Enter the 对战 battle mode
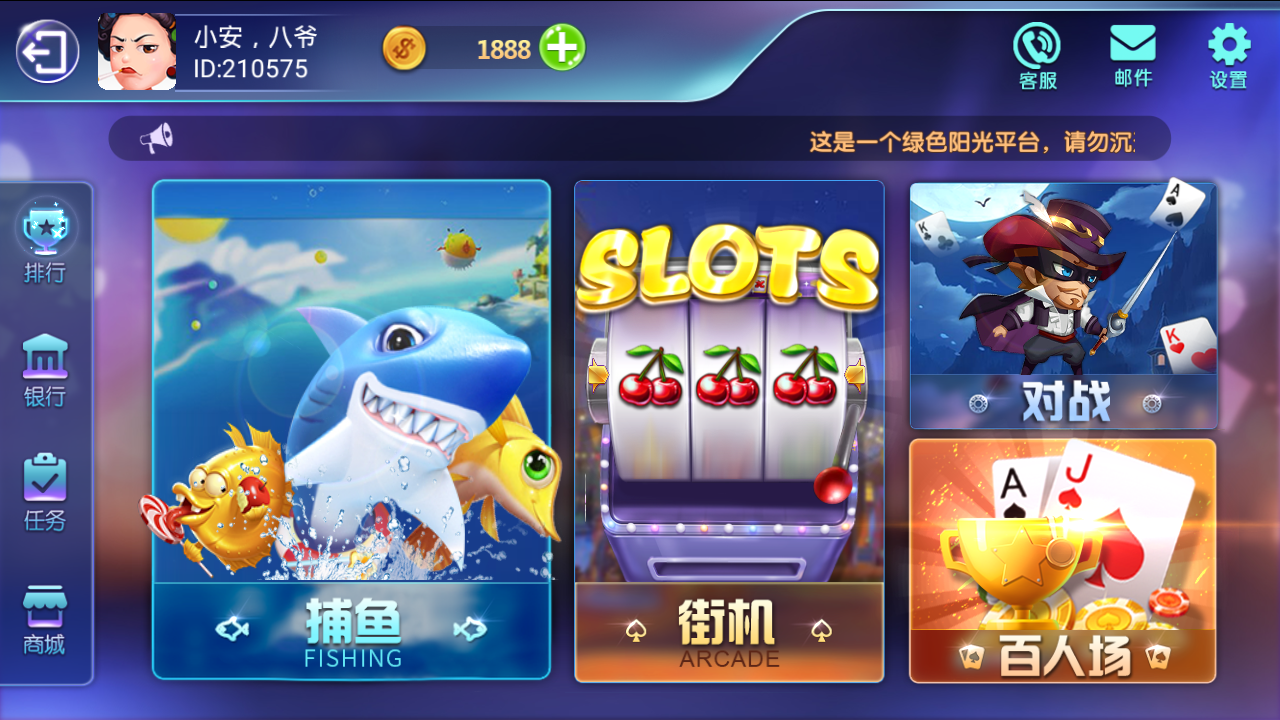The image size is (1280, 720). point(1062,300)
